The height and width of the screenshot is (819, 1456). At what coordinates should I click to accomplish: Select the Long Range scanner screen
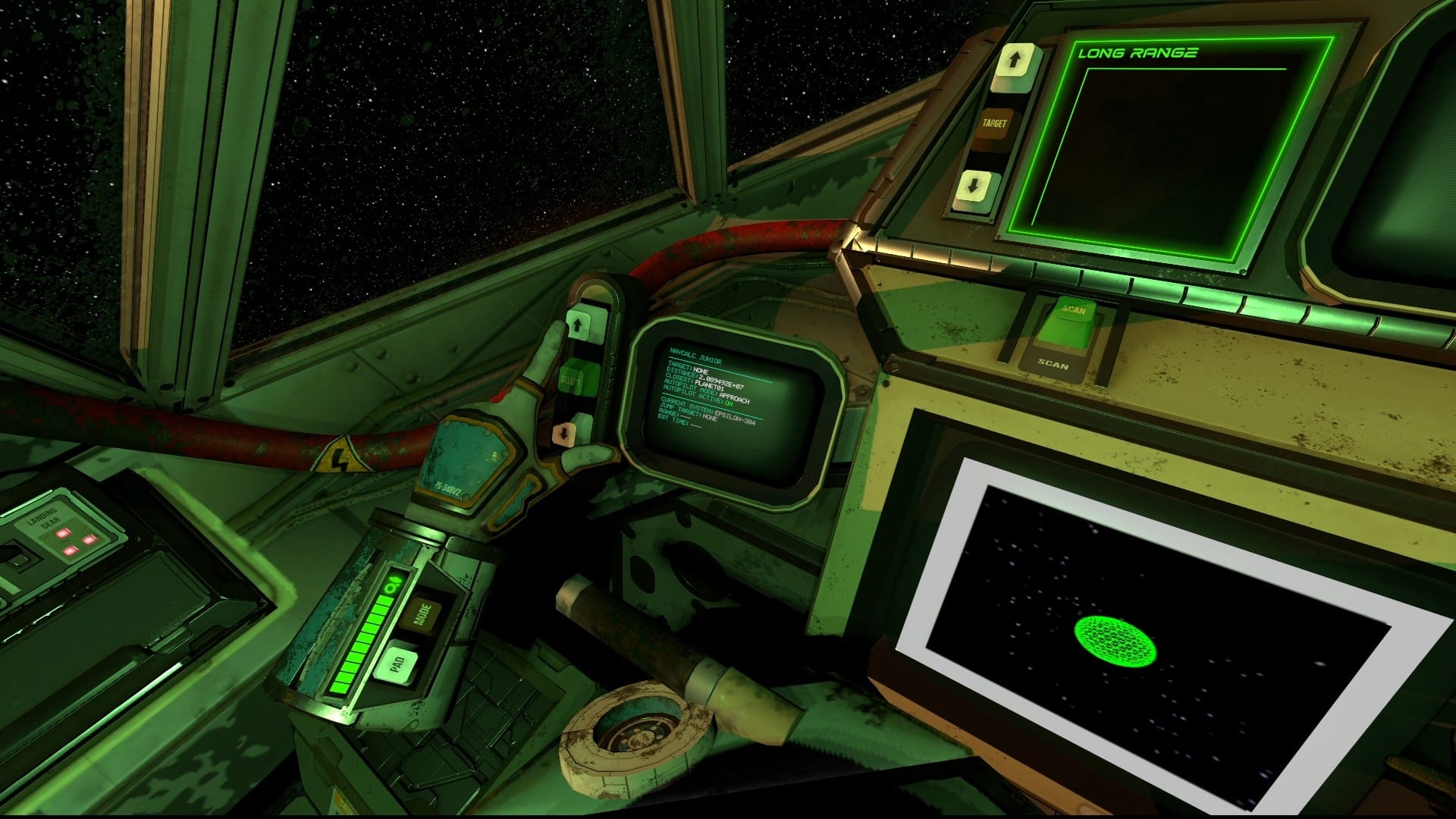(x=1168, y=144)
